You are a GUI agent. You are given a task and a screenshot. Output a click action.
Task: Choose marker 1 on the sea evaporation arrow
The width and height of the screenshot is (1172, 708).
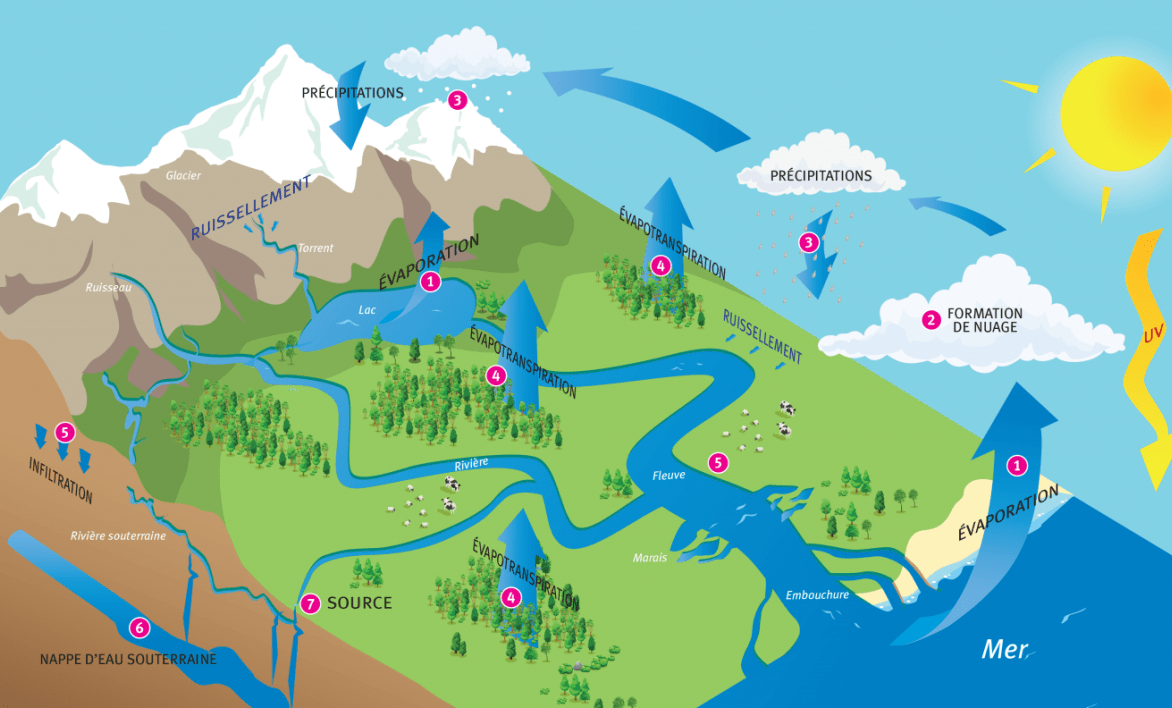[x=1017, y=465]
